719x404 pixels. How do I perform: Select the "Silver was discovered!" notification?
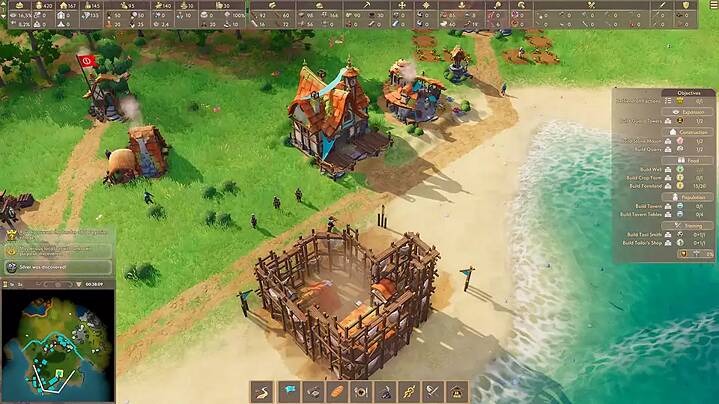coord(60,267)
